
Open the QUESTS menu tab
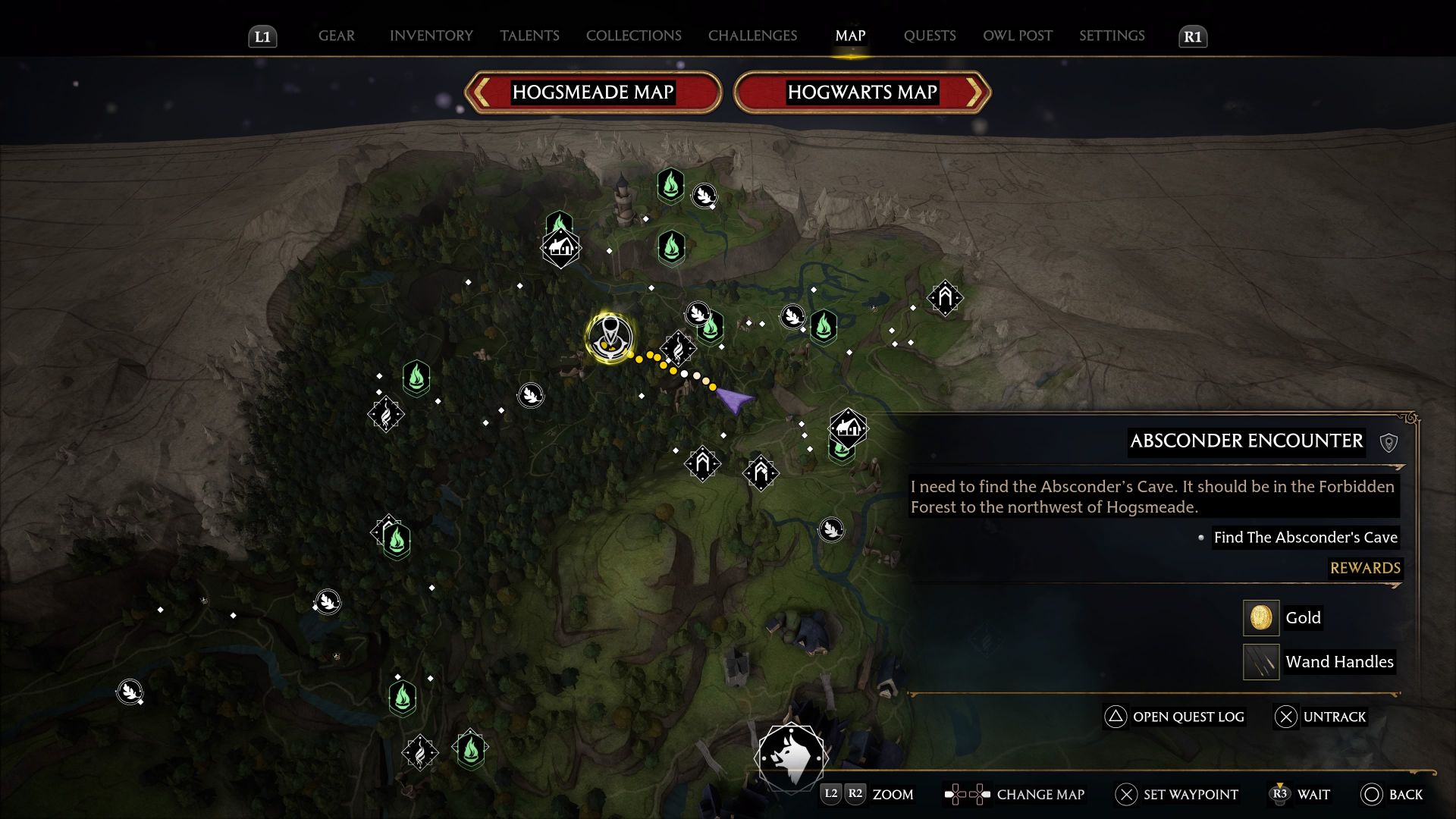(930, 36)
